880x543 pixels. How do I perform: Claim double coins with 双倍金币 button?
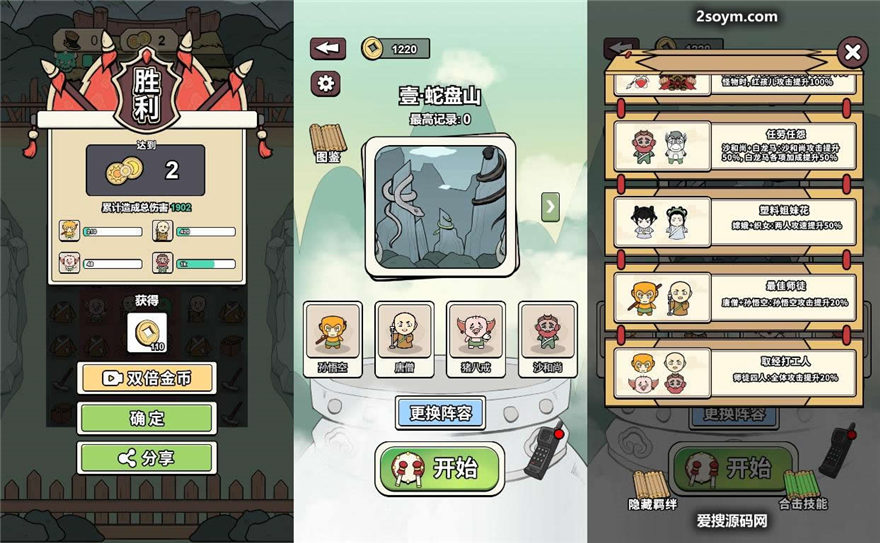point(146,379)
